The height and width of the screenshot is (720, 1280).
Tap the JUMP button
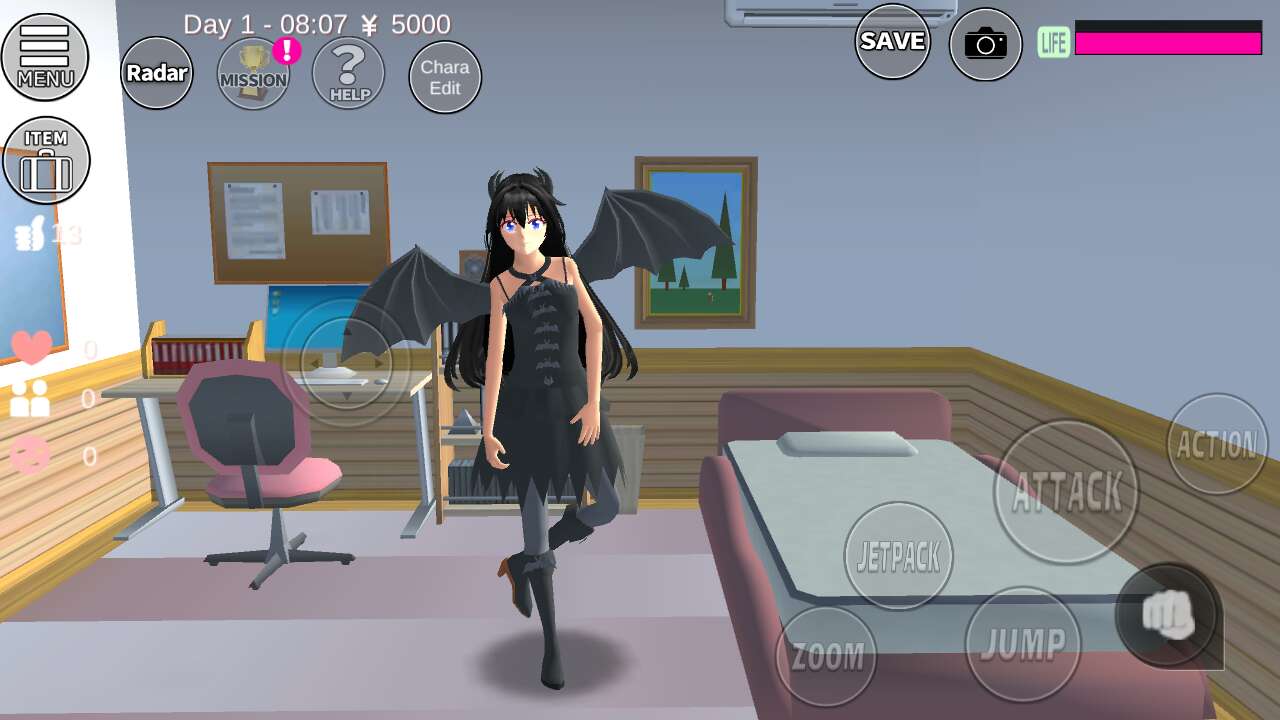[1023, 644]
